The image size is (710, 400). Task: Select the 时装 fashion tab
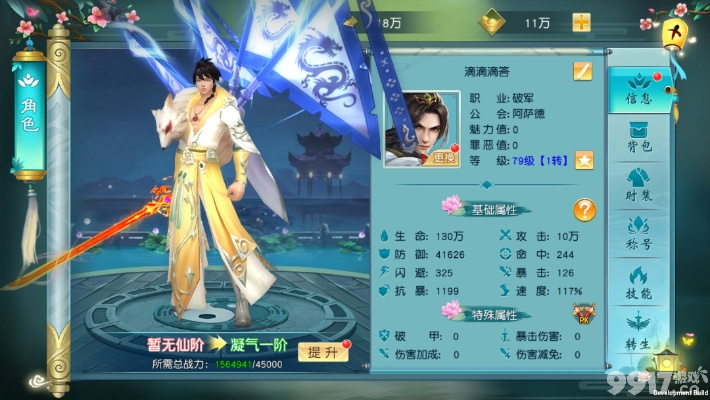pos(638,186)
